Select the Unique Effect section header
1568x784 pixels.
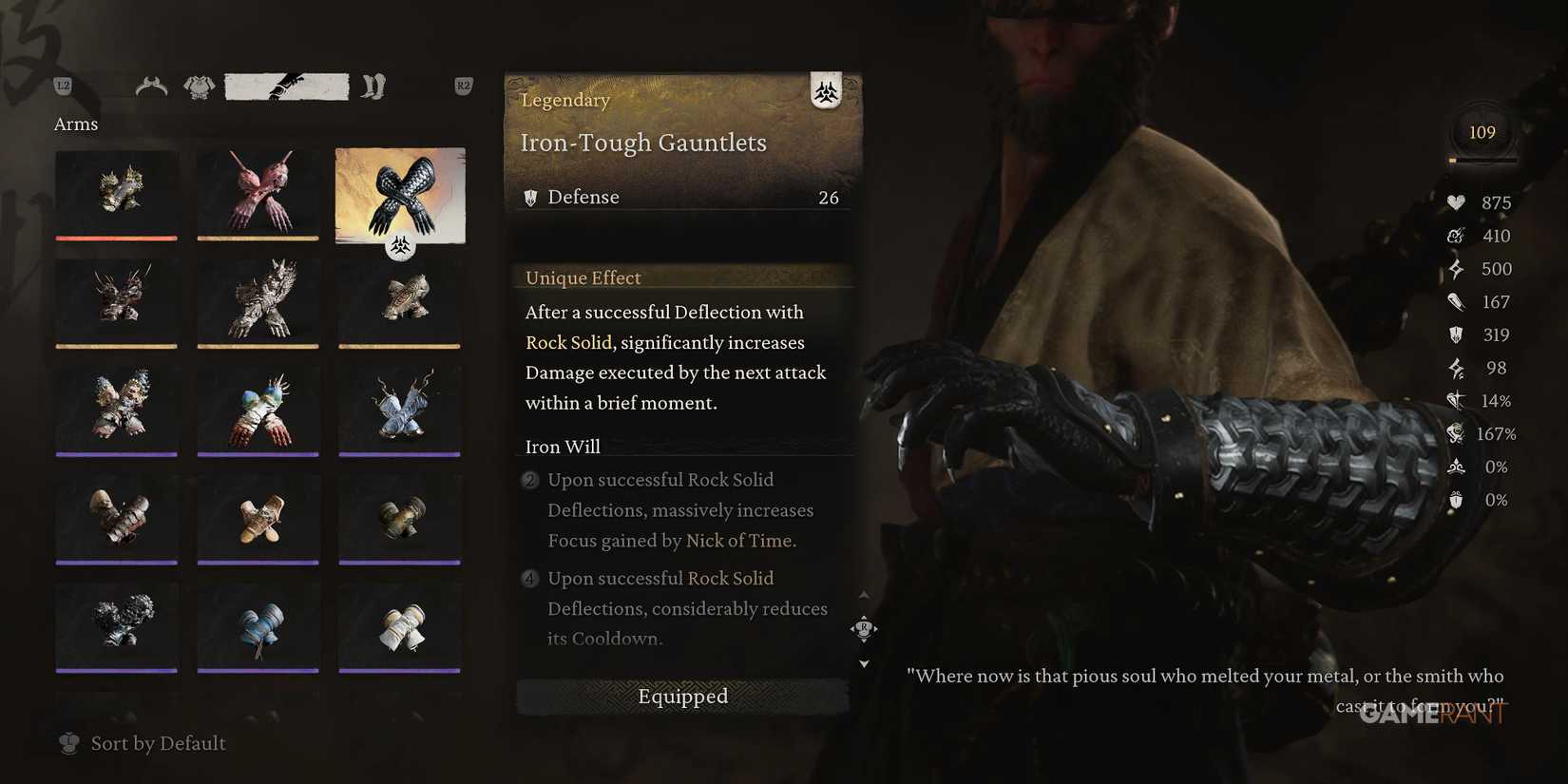(x=582, y=277)
